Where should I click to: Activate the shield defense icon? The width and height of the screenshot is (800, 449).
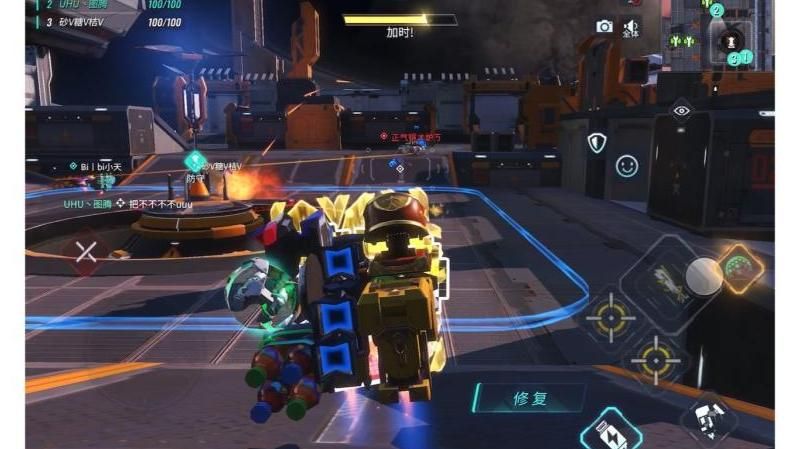[597, 142]
